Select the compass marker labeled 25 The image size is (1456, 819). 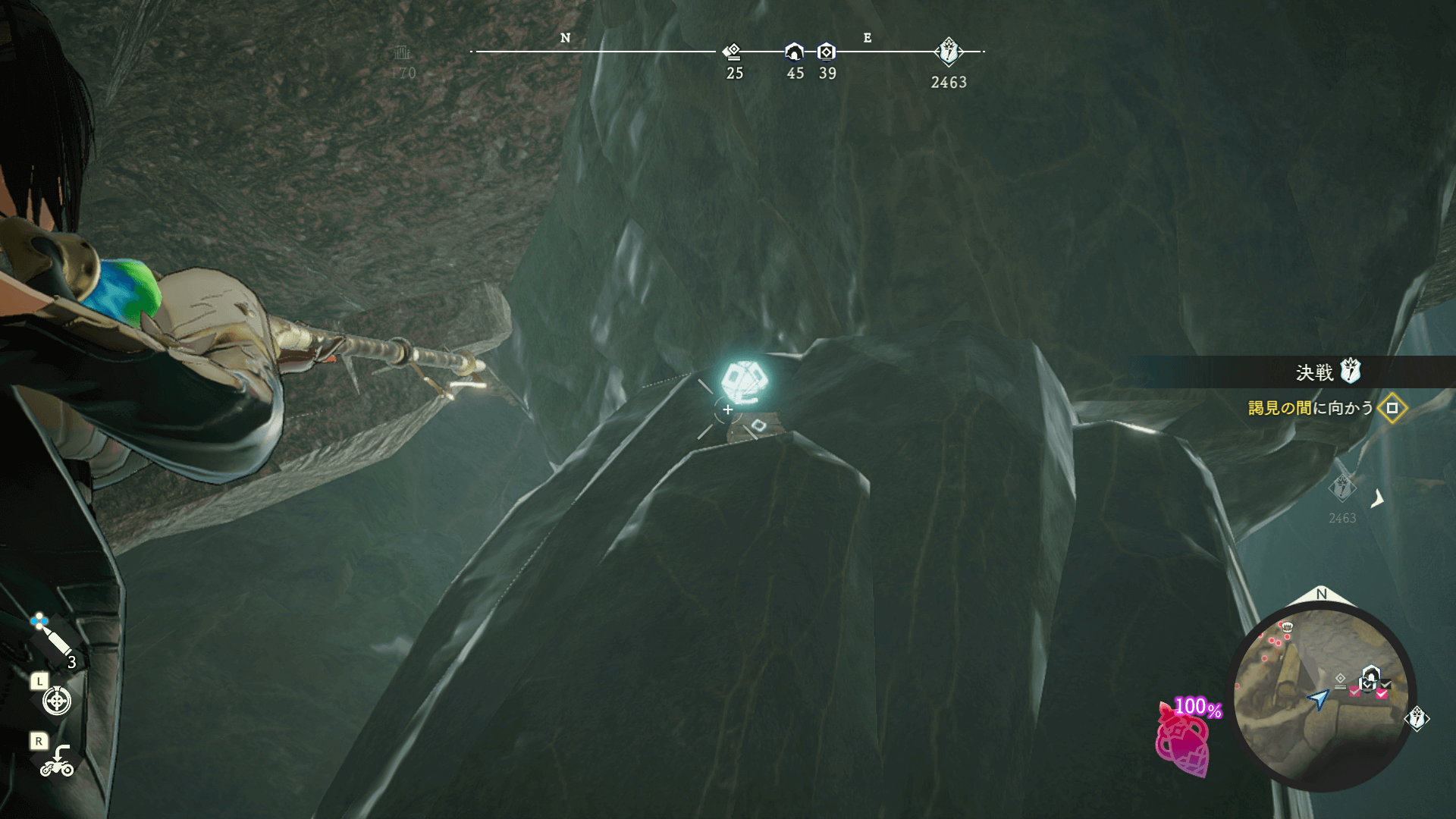(733, 52)
